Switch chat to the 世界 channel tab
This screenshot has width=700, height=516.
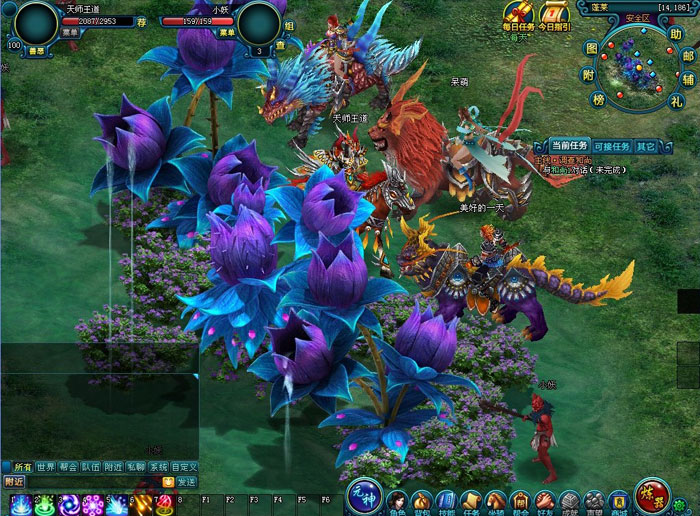click(x=46, y=467)
